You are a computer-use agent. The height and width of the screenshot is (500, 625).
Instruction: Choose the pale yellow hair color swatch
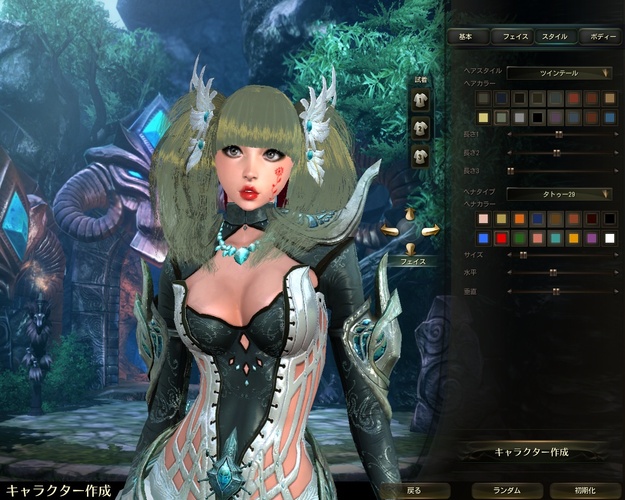point(484,117)
